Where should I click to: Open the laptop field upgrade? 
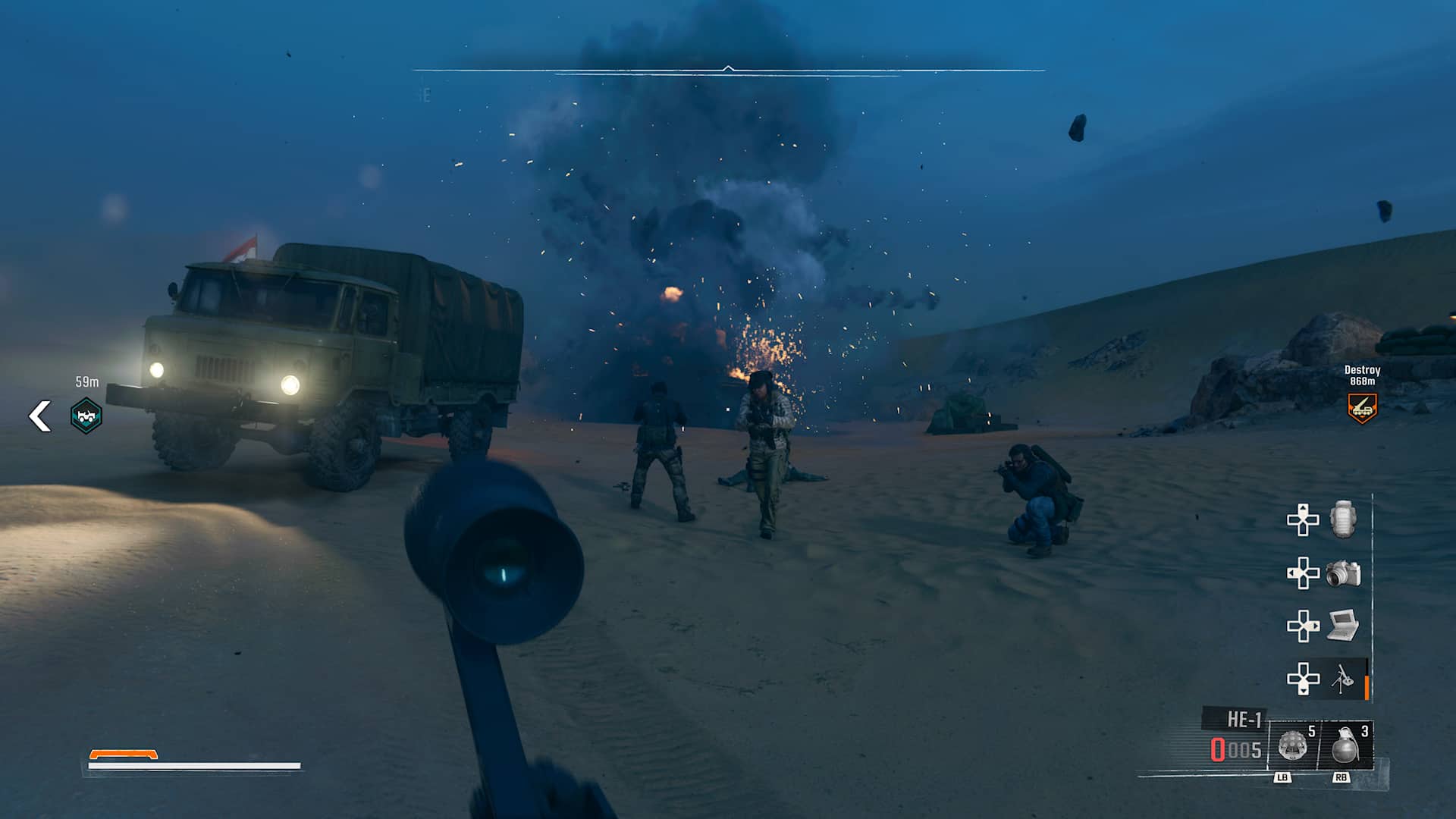[1342, 626]
